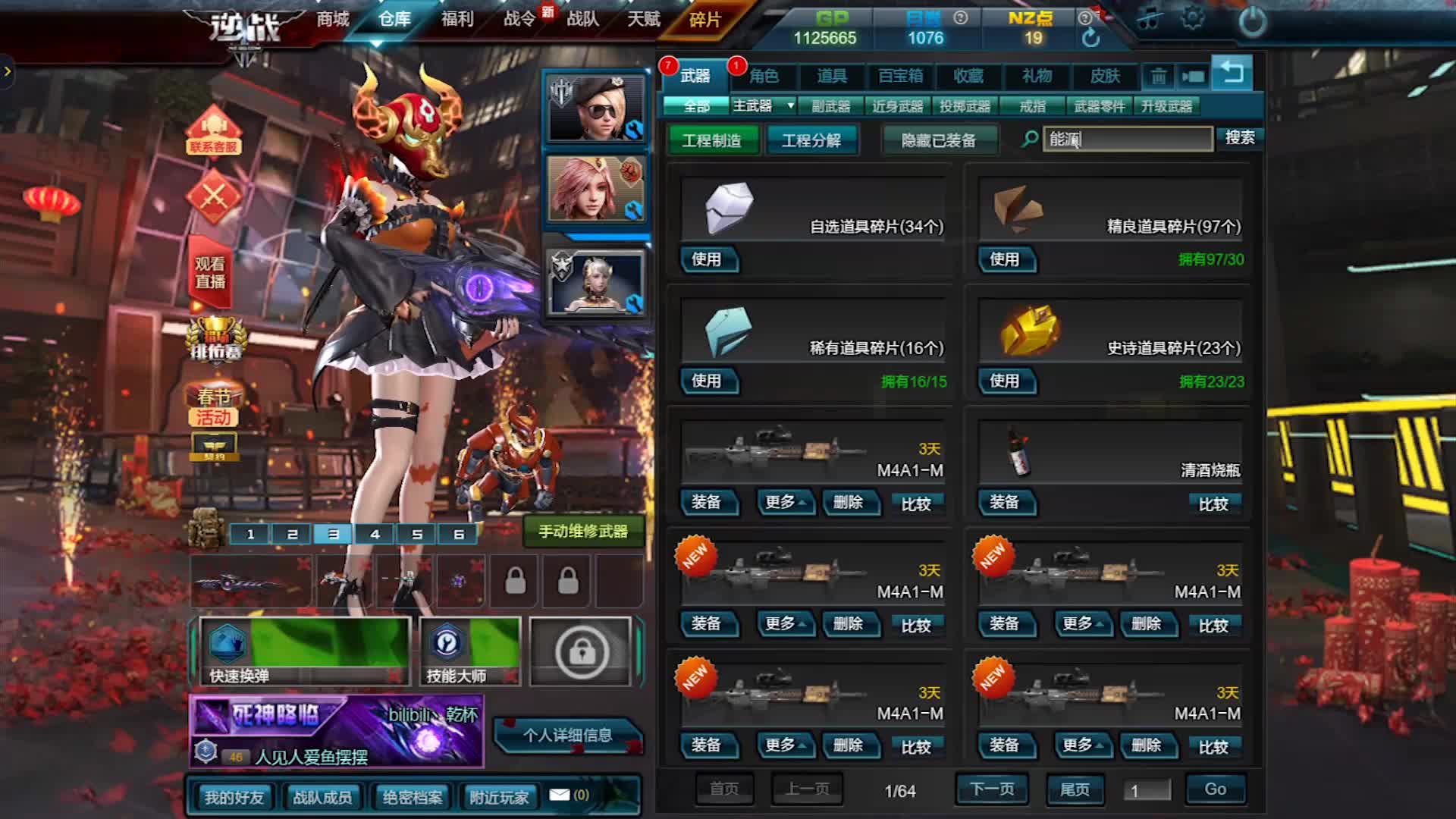Toggle the 隐藏已装备 hide-equipped filter
1456x819 pixels.
click(x=940, y=140)
